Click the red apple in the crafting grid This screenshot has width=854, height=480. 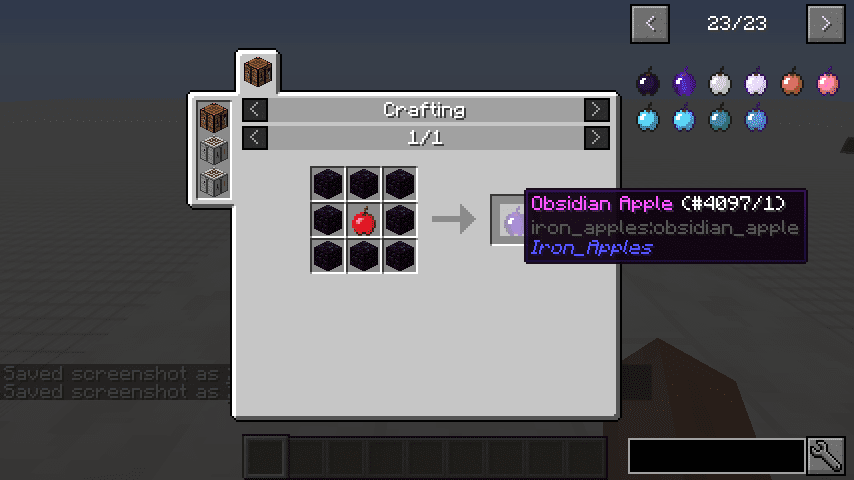pos(363,220)
